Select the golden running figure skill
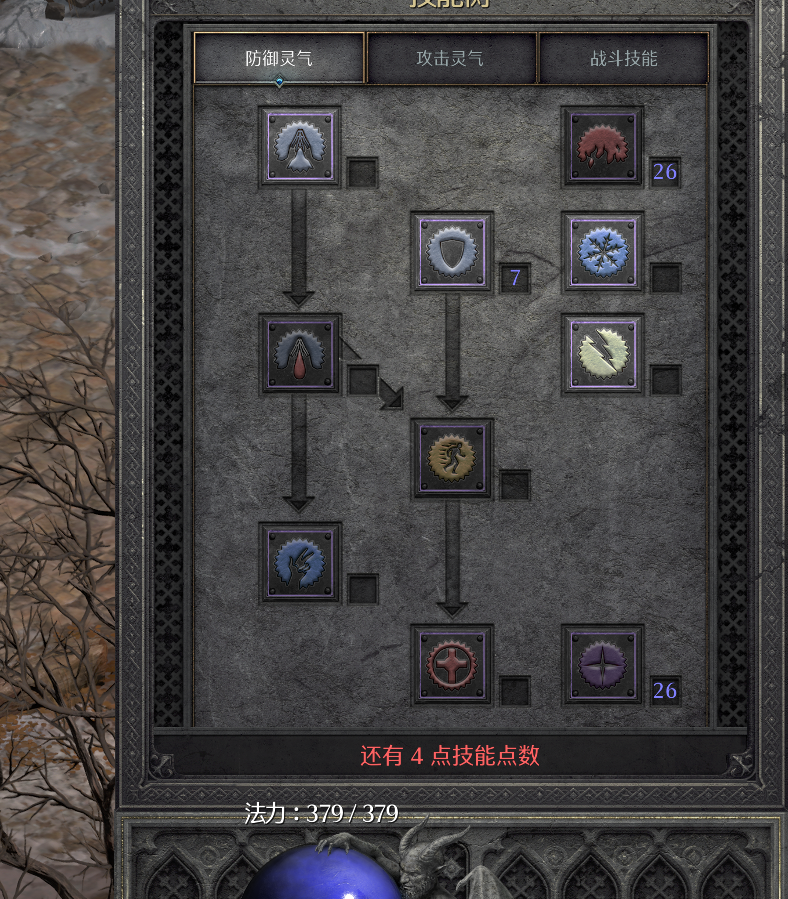 452,458
